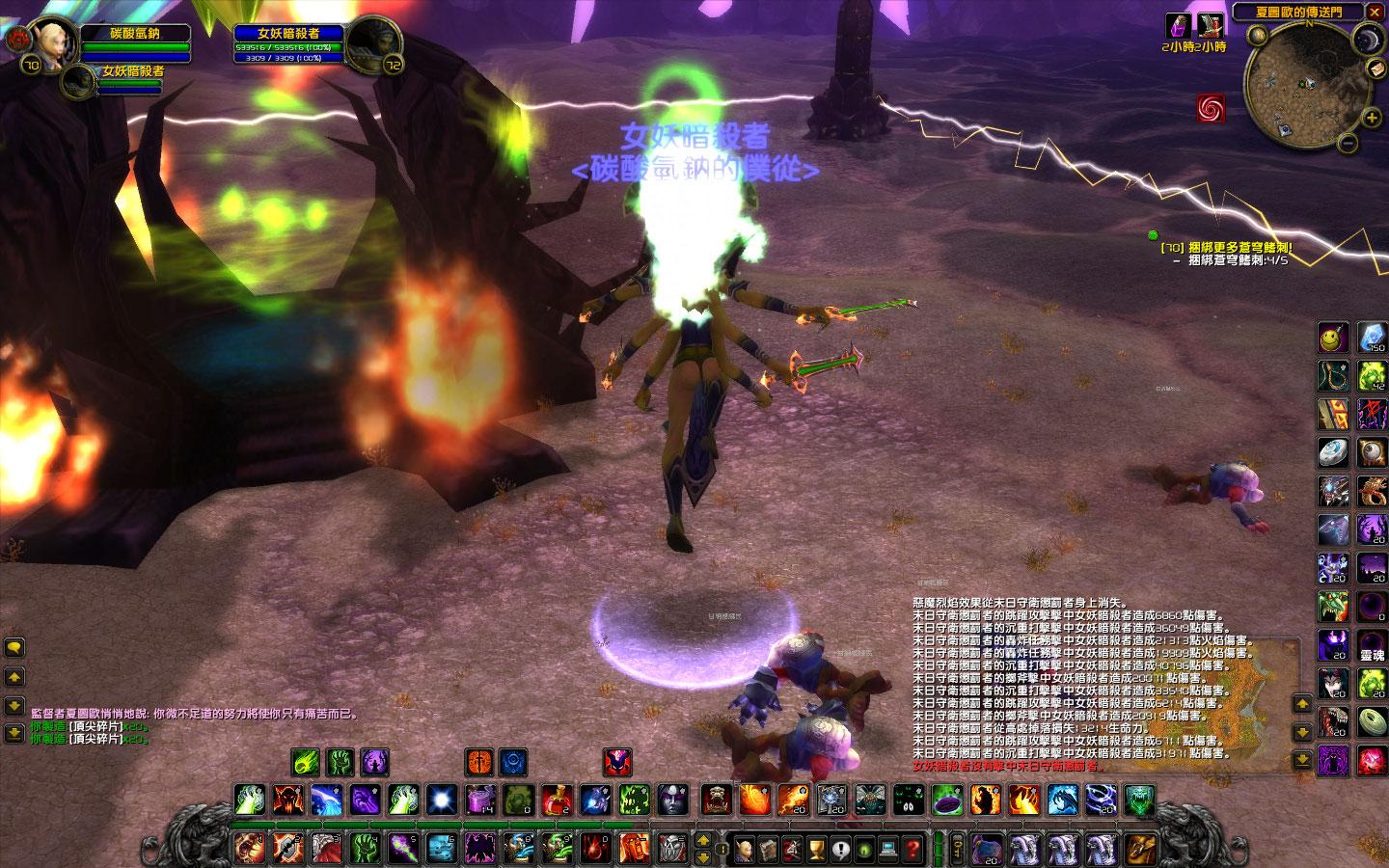Image resolution: width=1389 pixels, height=868 pixels.
Task: Click the action bar page-up arrow
Action: 702,841
